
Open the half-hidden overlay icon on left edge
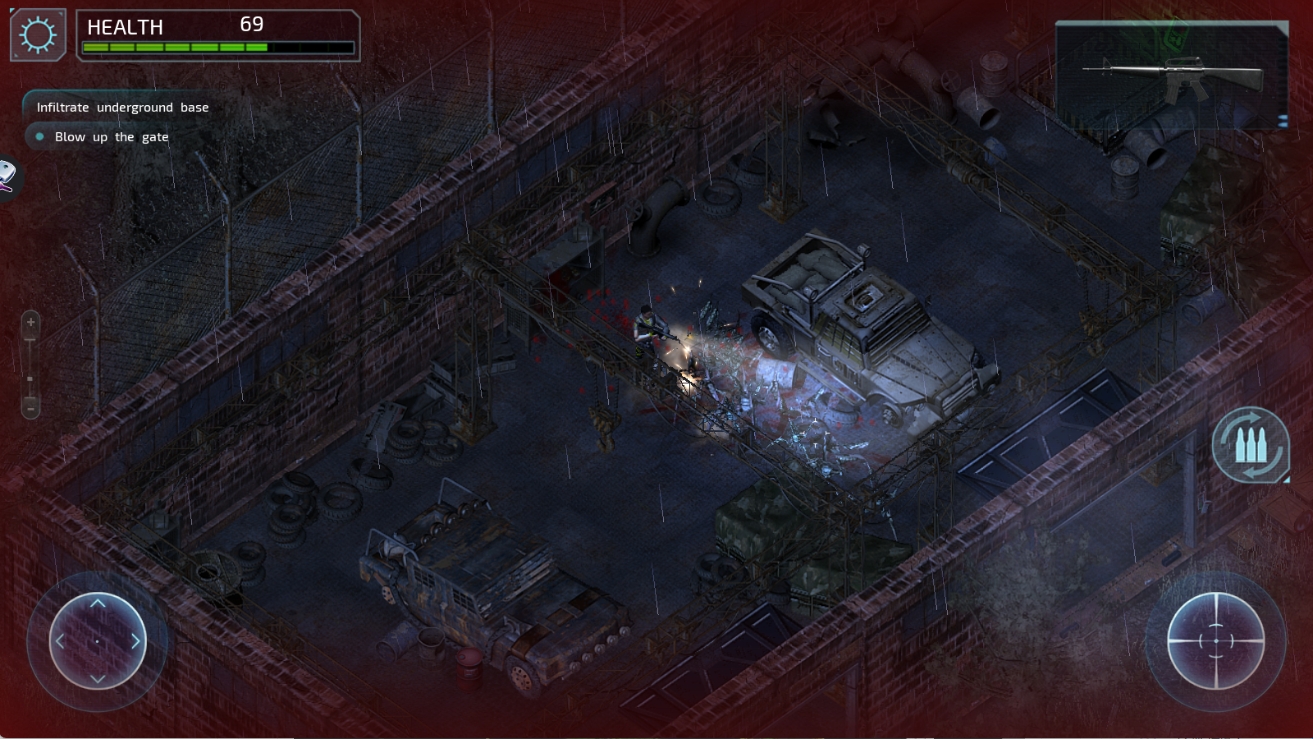coord(7,178)
